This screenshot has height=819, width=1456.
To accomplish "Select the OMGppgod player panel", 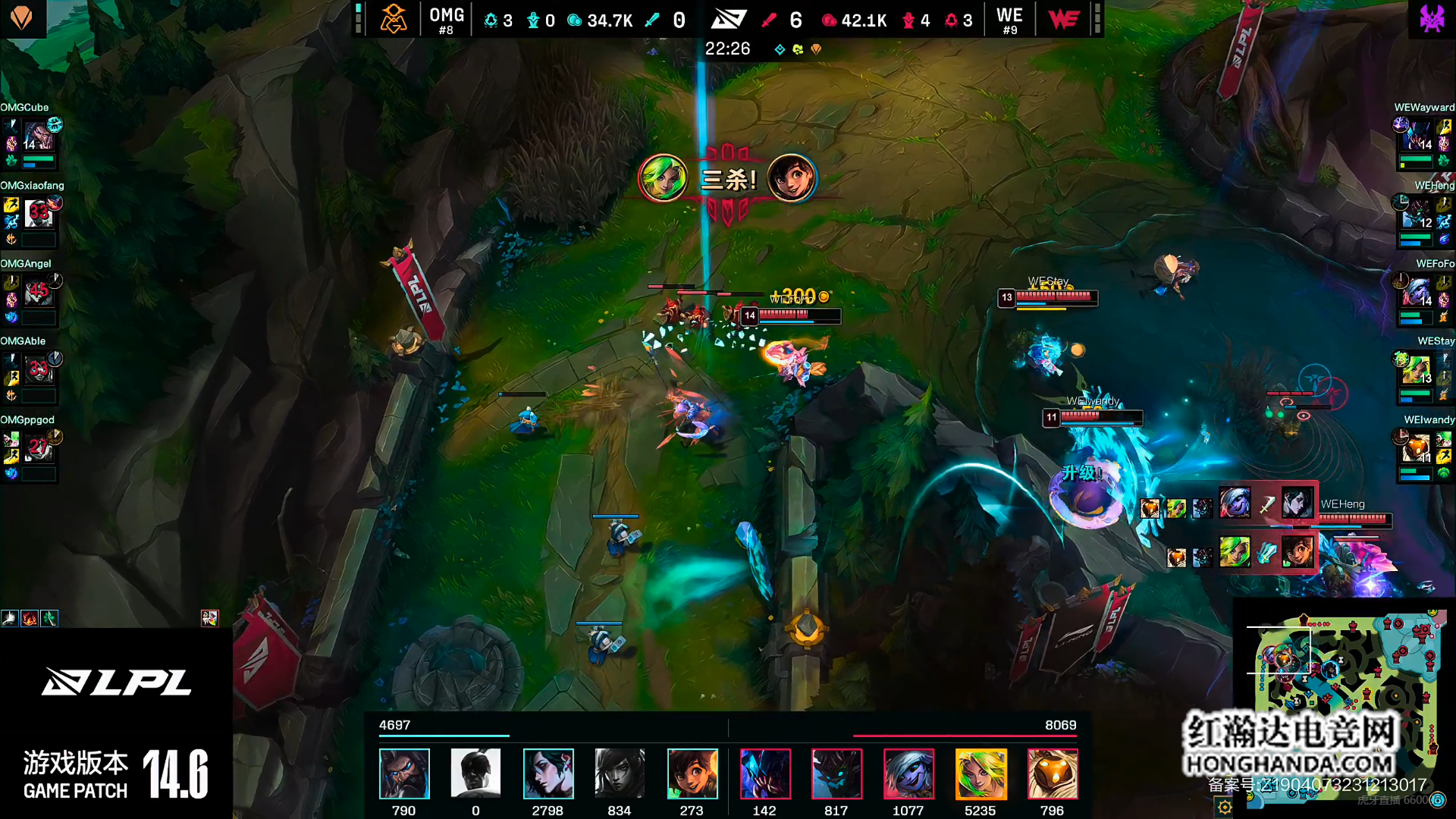I will click(x=32, y=449).
